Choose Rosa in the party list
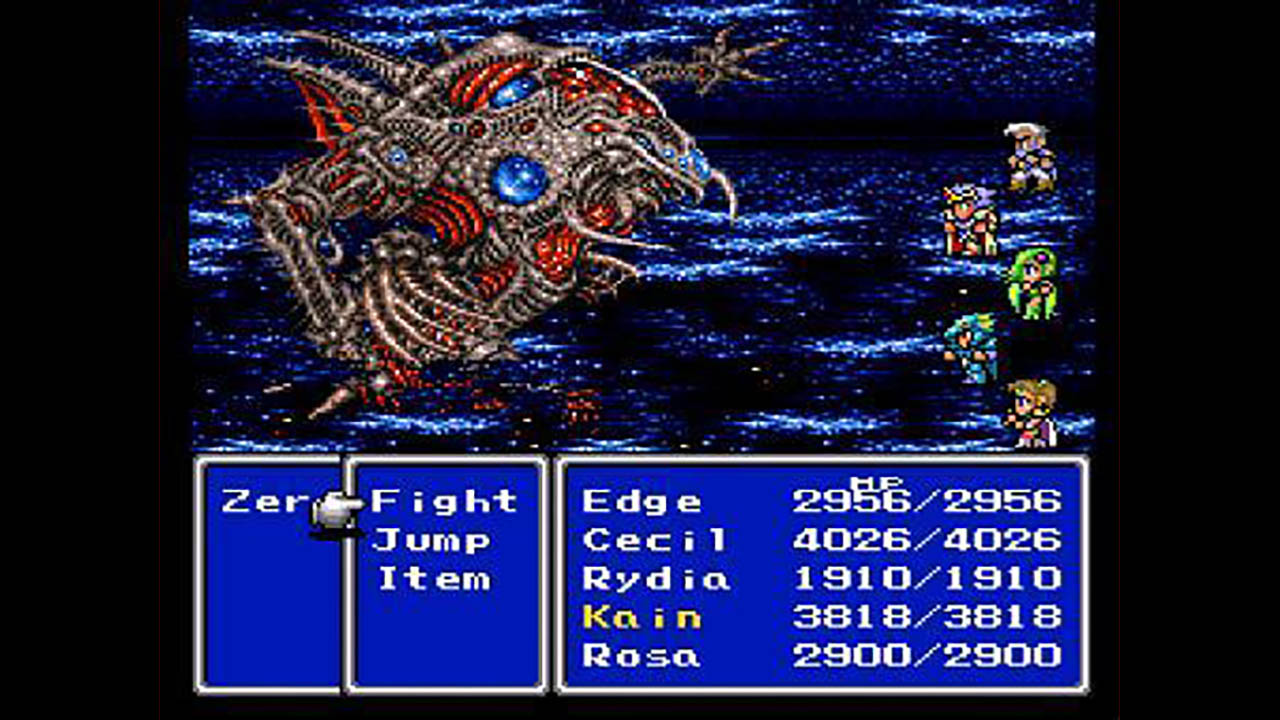Viewport: 1280px width, 720px height. click(641, 656)
